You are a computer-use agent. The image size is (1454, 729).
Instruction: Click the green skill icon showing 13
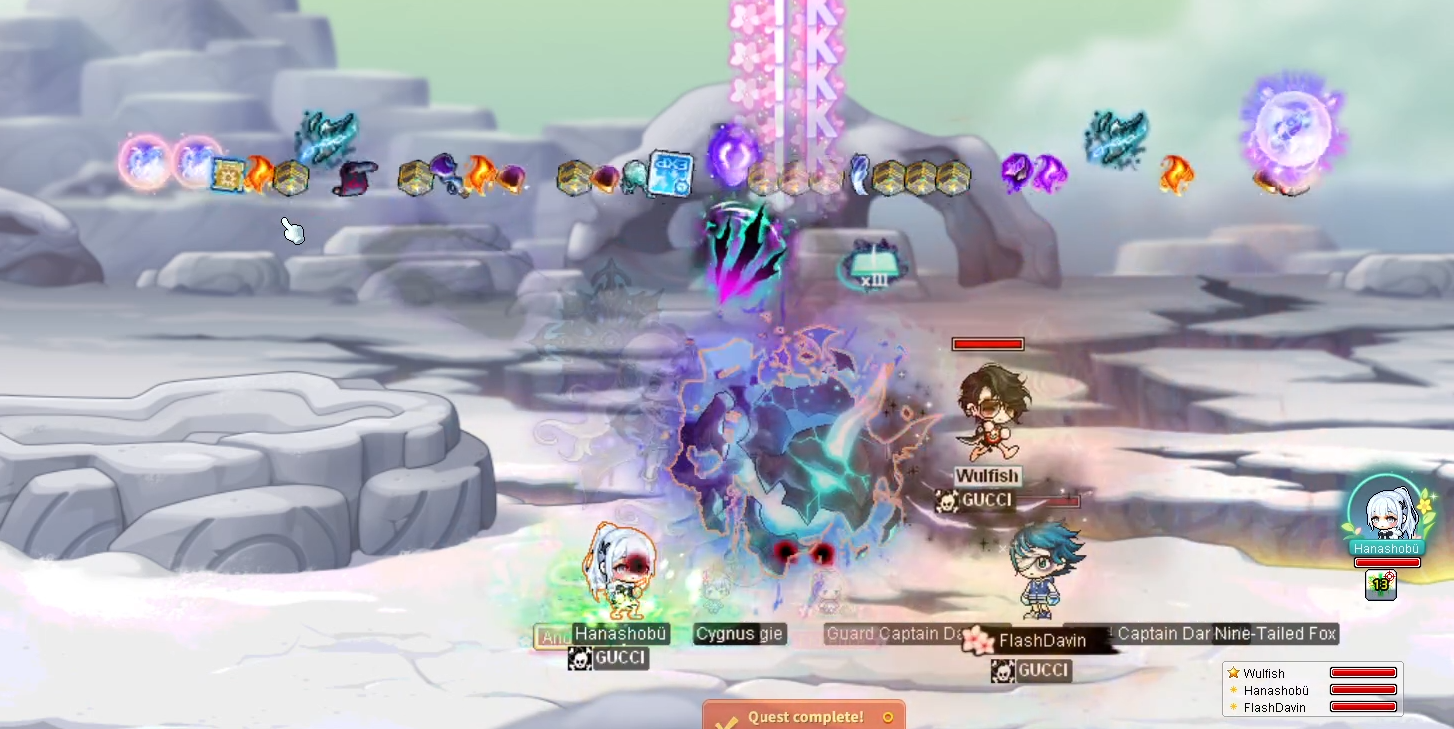[1381, 584]
